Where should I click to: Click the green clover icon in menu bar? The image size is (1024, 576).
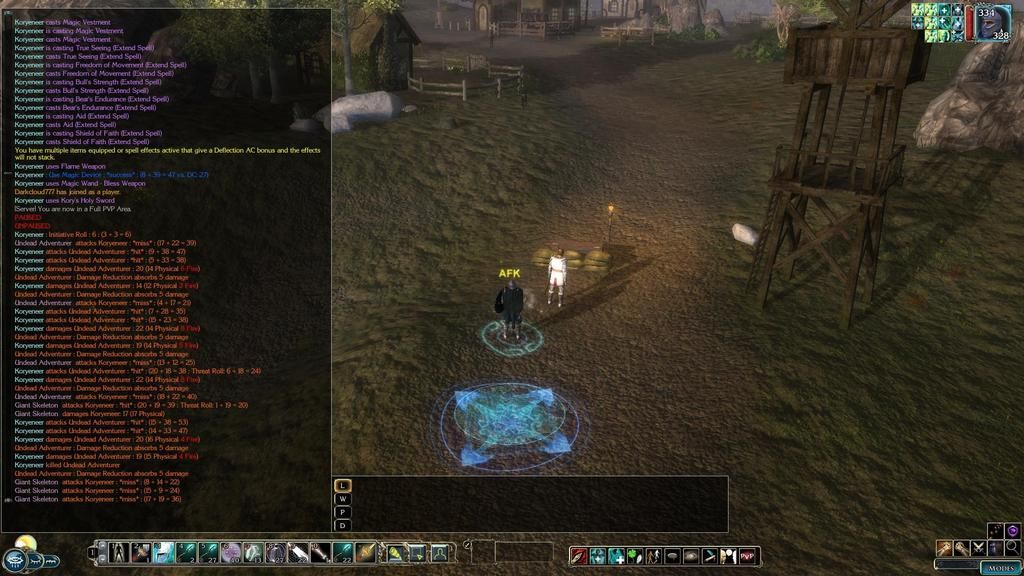click(x=634, y=555)
